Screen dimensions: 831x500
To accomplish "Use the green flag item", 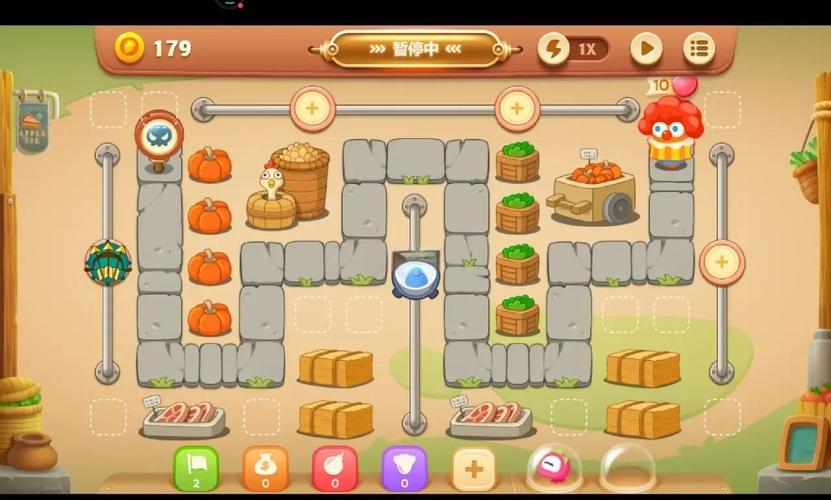I will coord(196,468).
